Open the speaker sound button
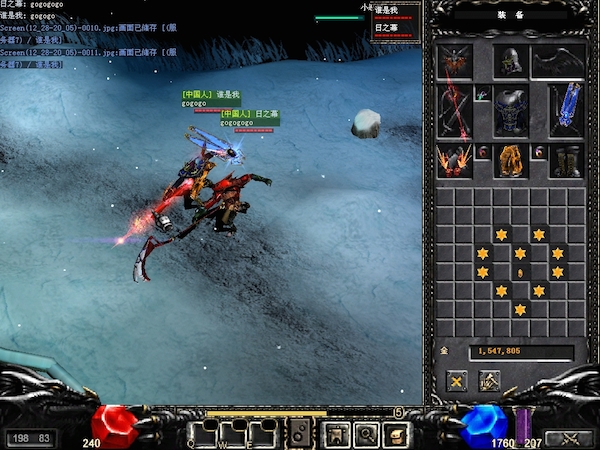The height and width of the screenshot is (450, 600). point(300,433)
